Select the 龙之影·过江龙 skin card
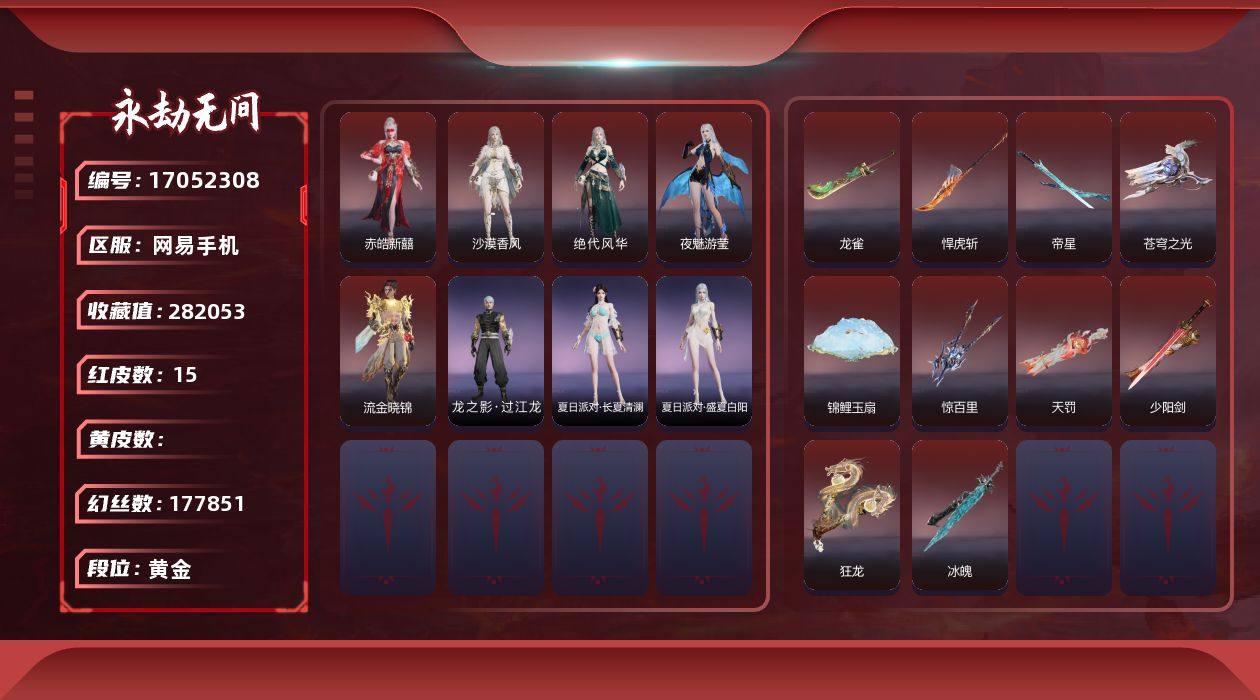This screenshot has height=700, width=1260. [x=496, y=350]
